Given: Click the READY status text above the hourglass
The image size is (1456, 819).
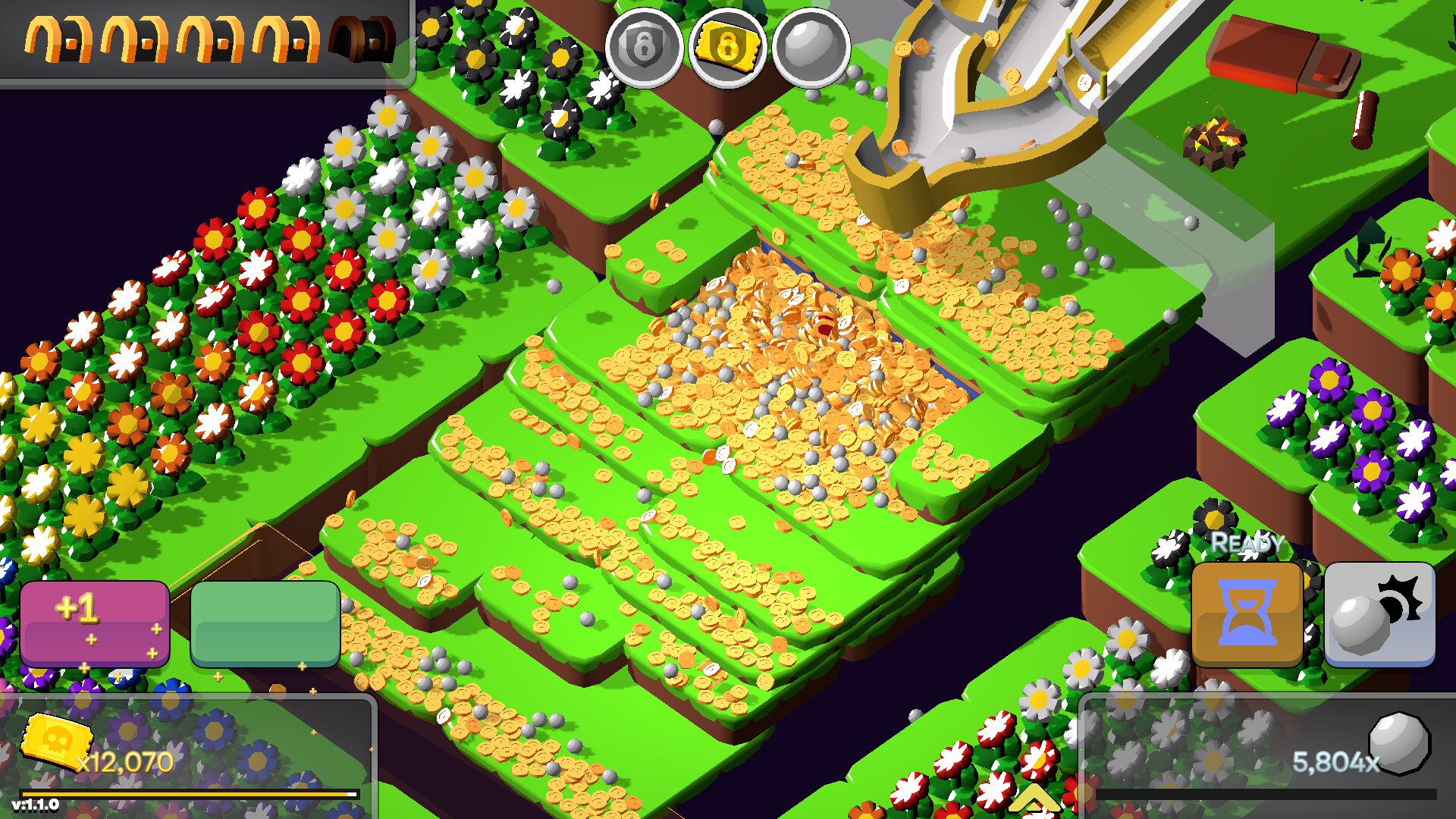Looking at the screenshot, I should (x=1246, y=543).
